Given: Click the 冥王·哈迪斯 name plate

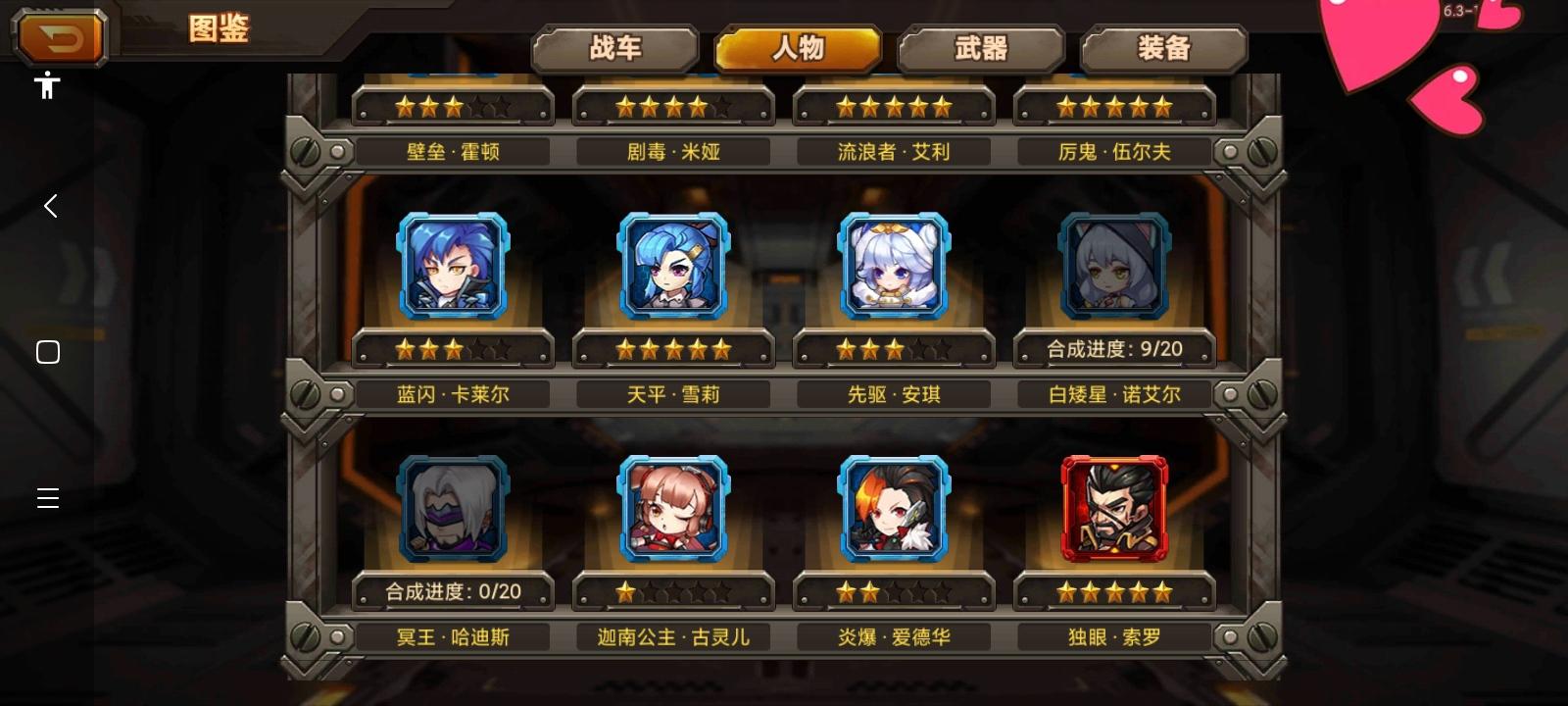Looking at the screenshot, I should point(455,635).
